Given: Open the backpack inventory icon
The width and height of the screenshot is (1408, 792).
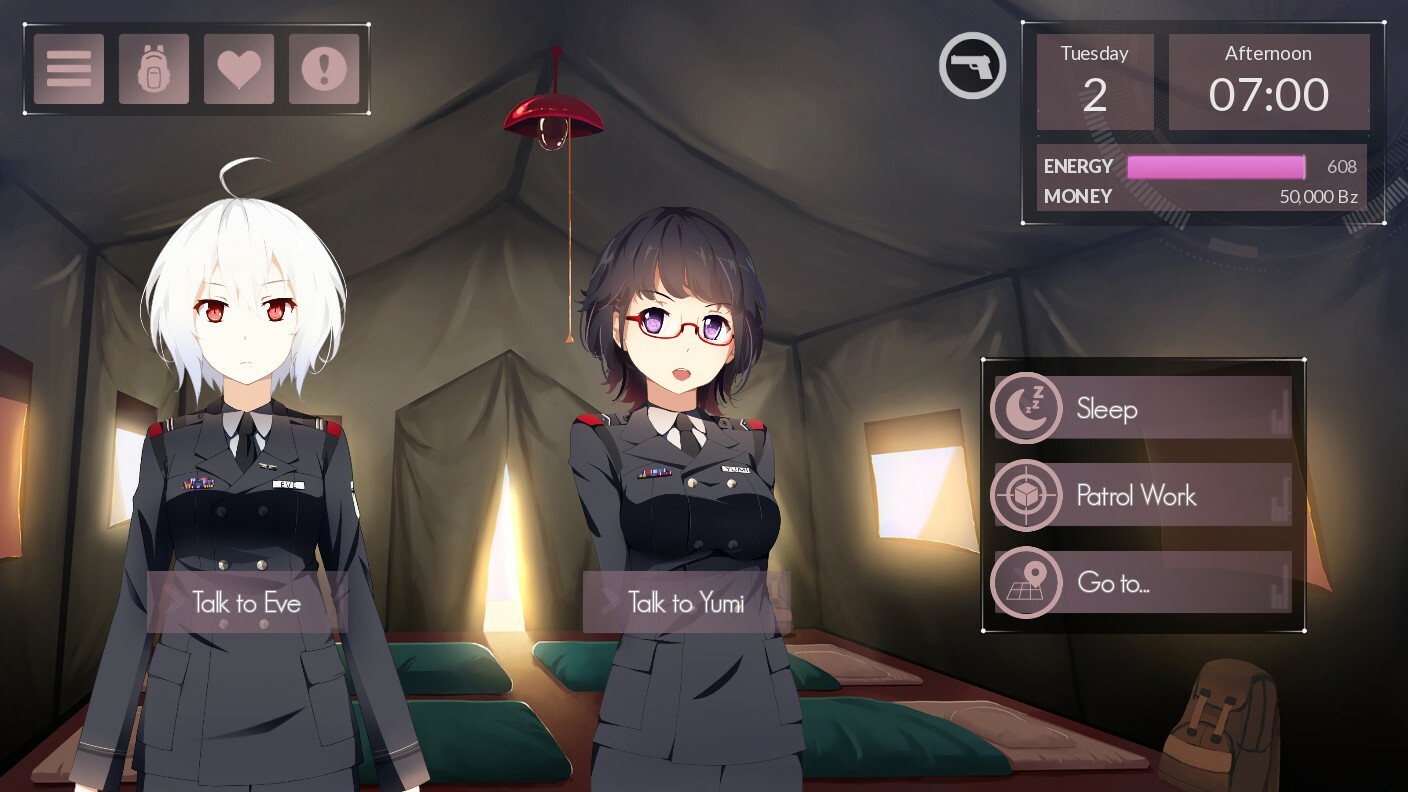Looking at the screenshot, I should coord(153,67).
